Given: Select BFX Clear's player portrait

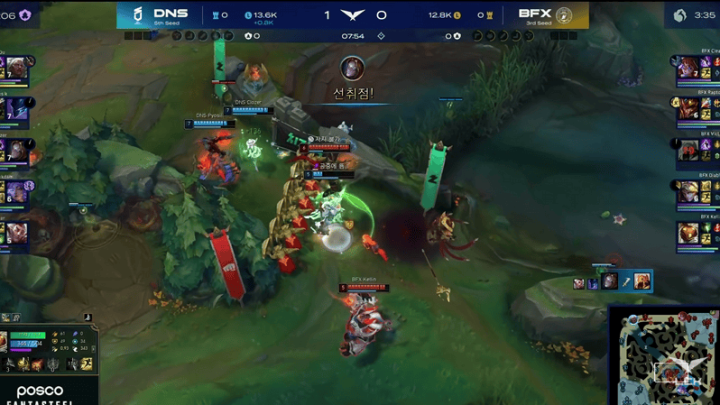Looking at the screenshot, I should point(686,68).
